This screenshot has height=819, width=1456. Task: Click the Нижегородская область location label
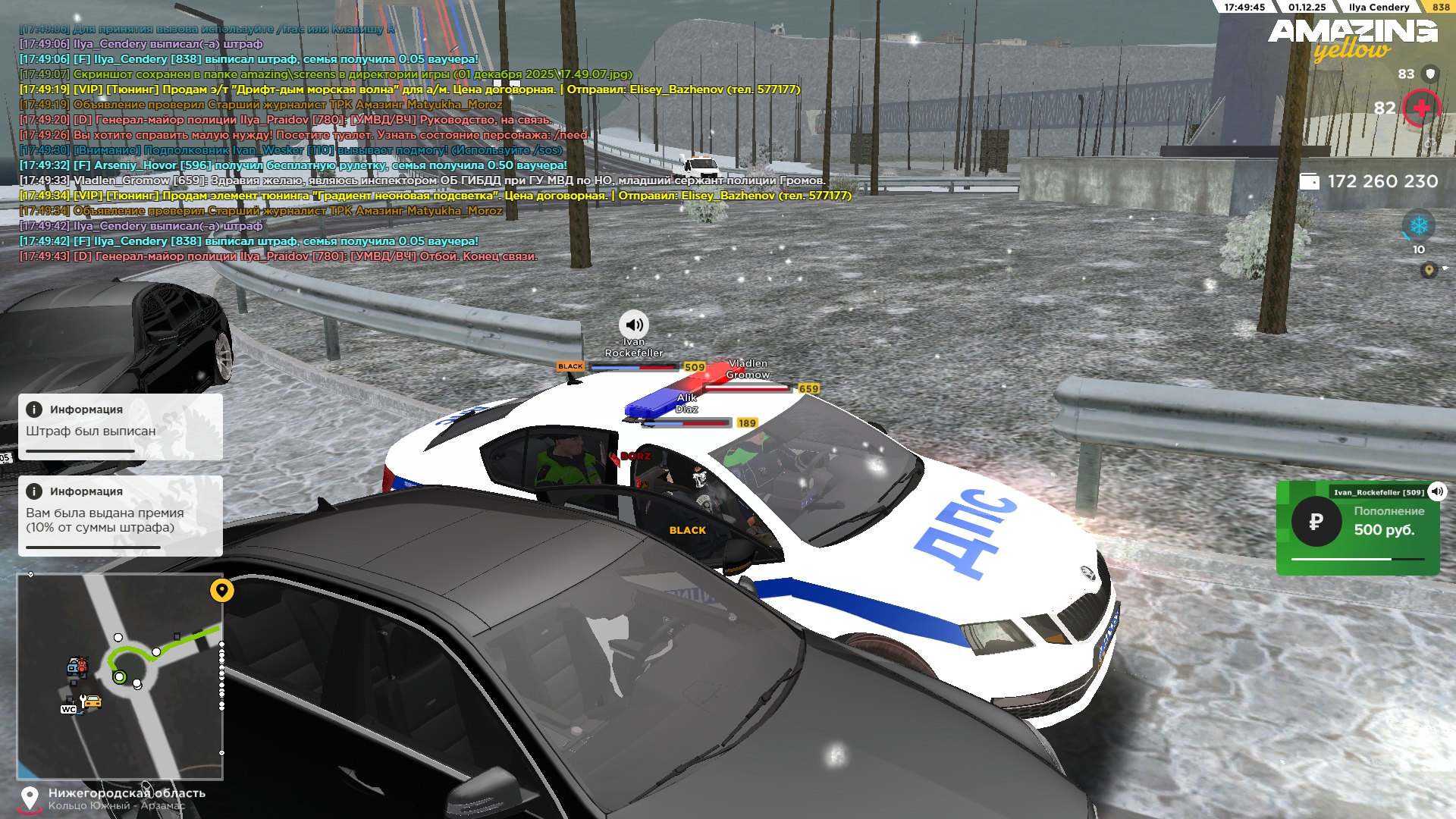[x=127, y=793]
